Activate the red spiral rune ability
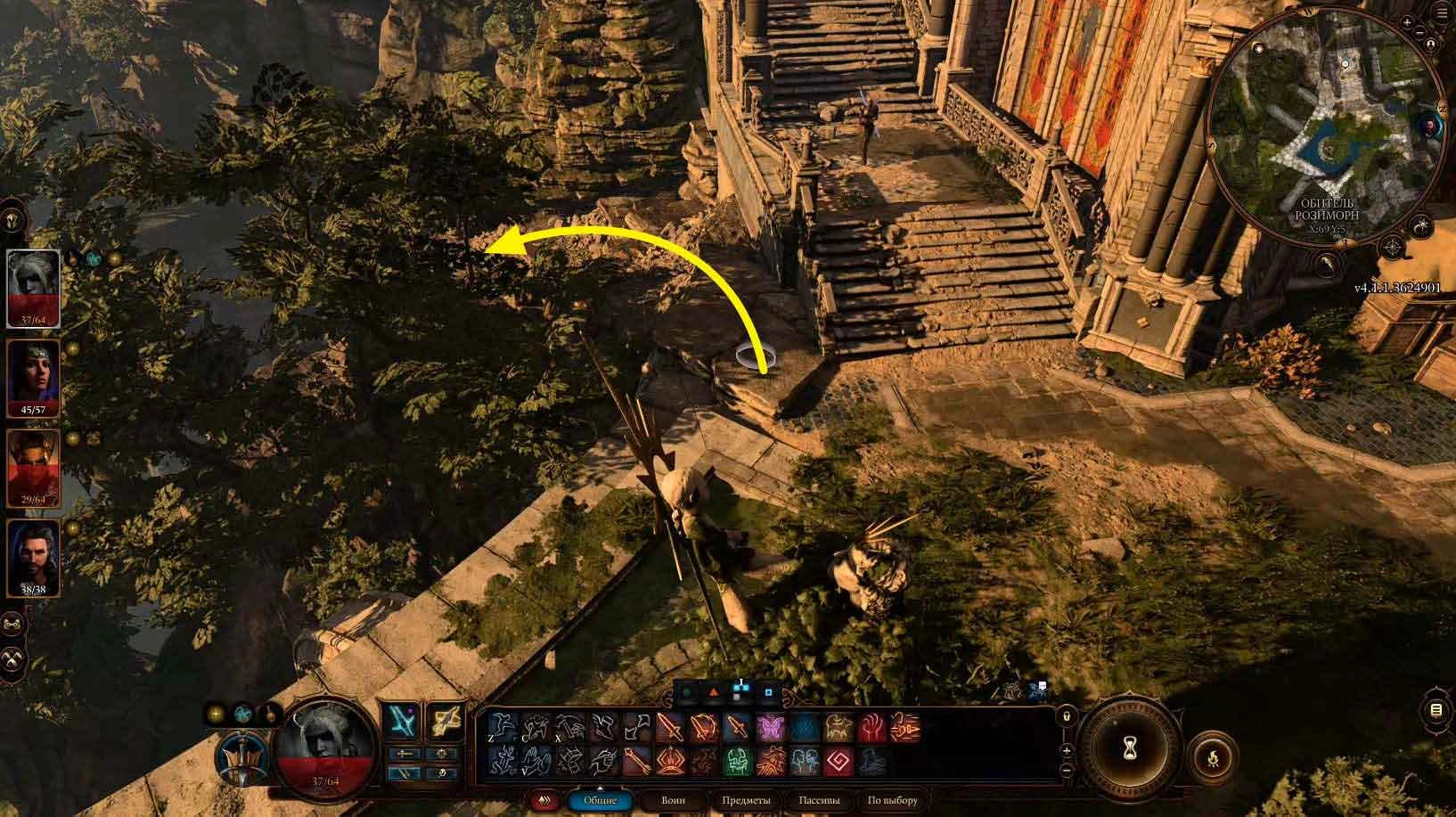Screen dimensions: 1456x817 838,762
